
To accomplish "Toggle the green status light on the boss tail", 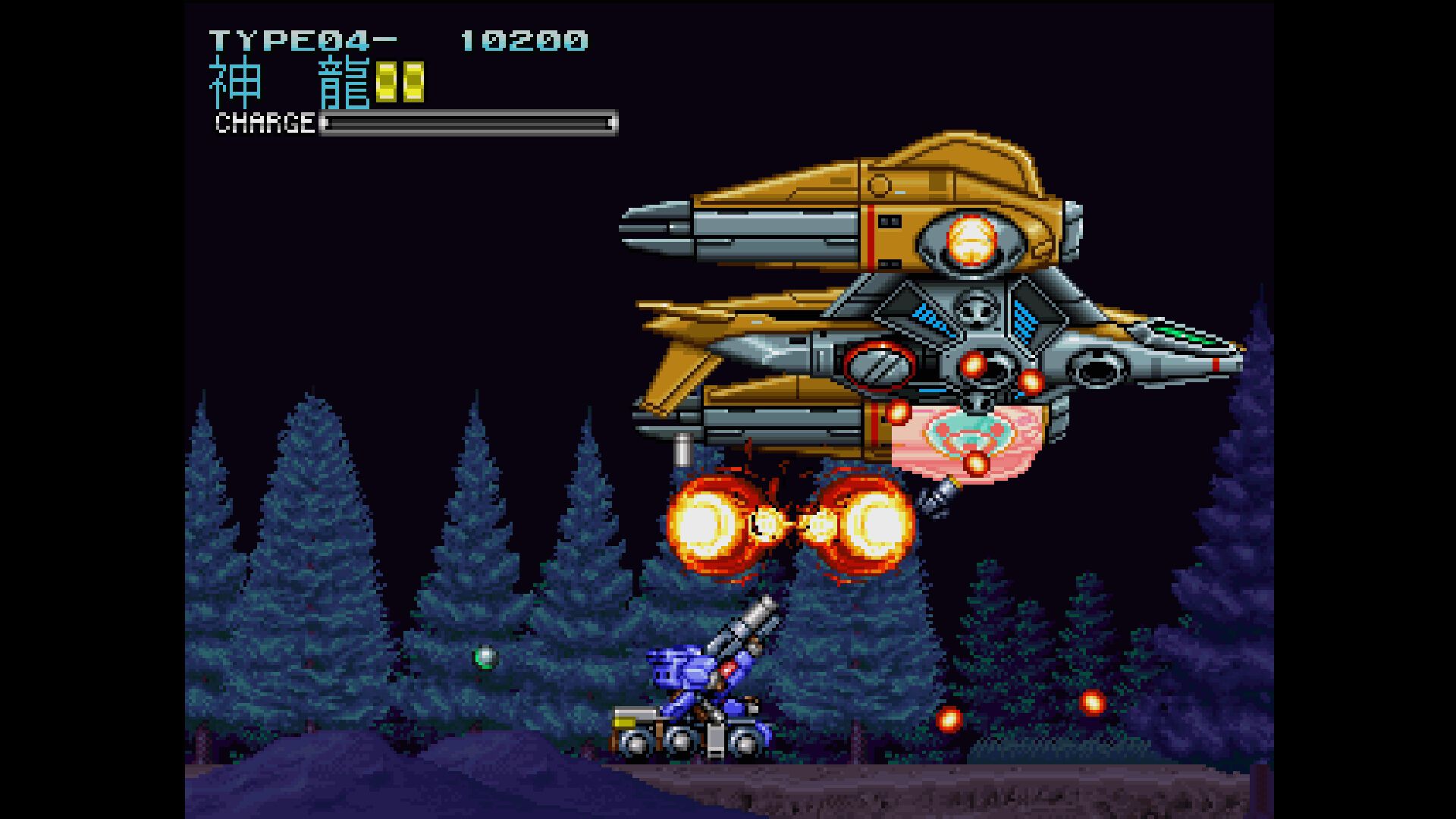I will click(1183, 334).
